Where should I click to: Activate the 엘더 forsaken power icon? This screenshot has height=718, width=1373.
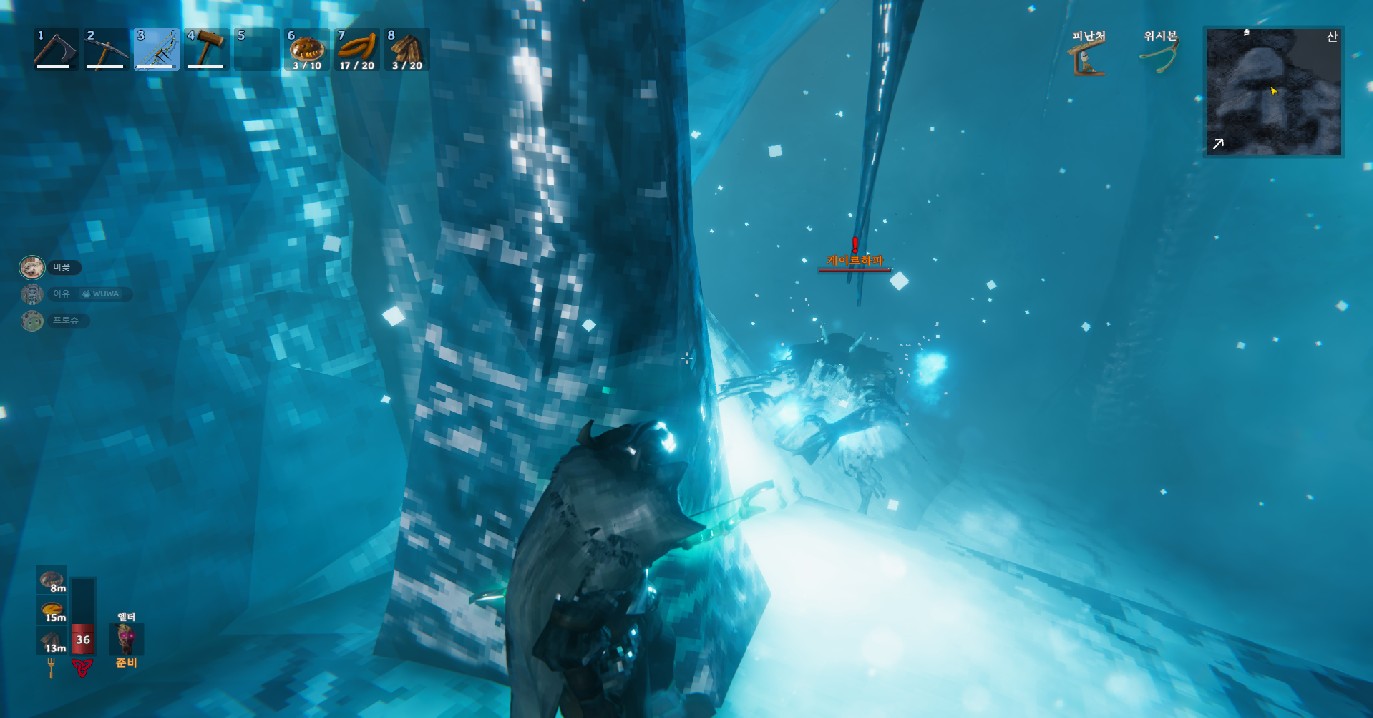coord(126,637)
